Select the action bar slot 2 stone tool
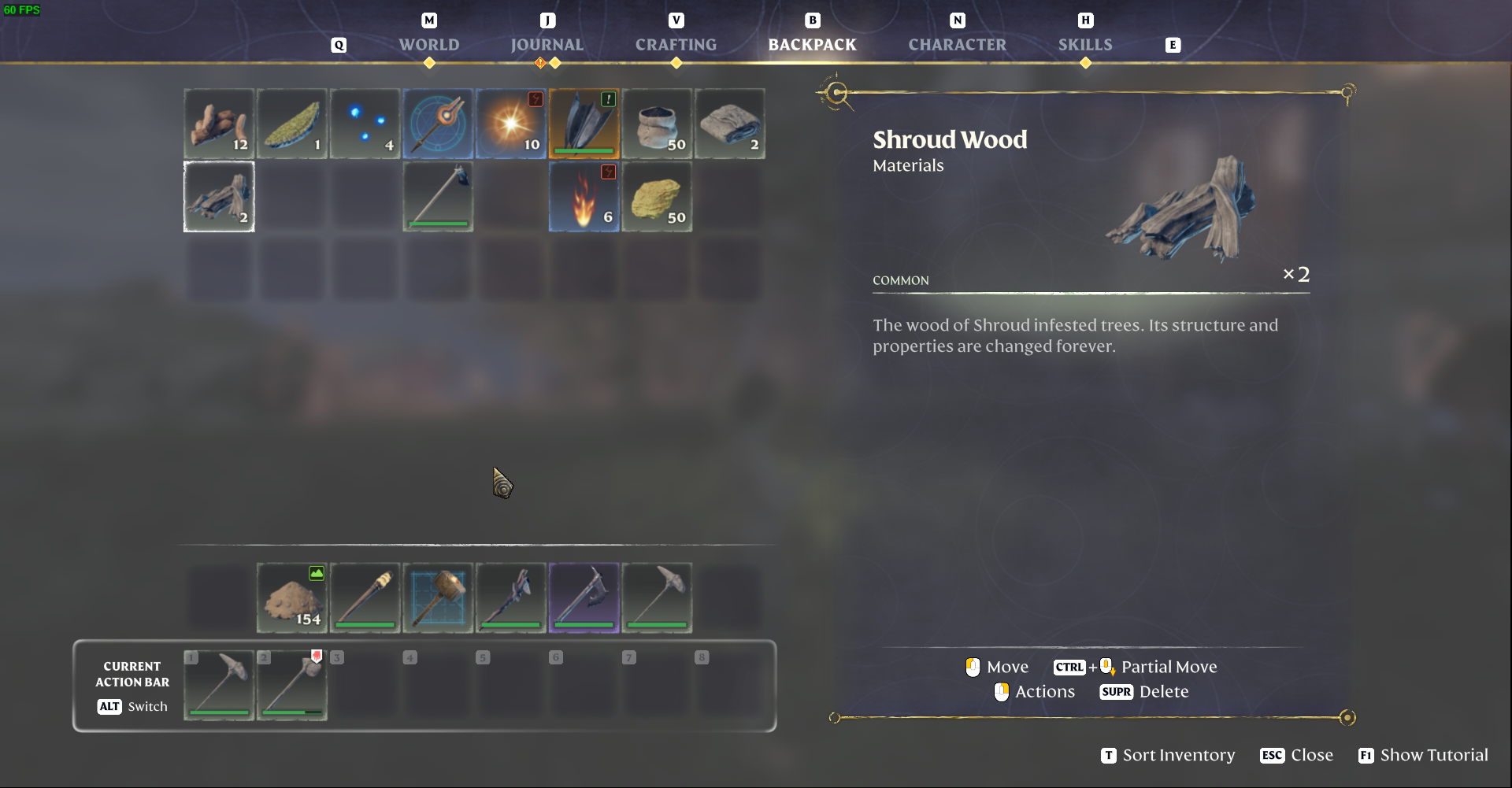The image size is (1512, 788). point(292,685)
